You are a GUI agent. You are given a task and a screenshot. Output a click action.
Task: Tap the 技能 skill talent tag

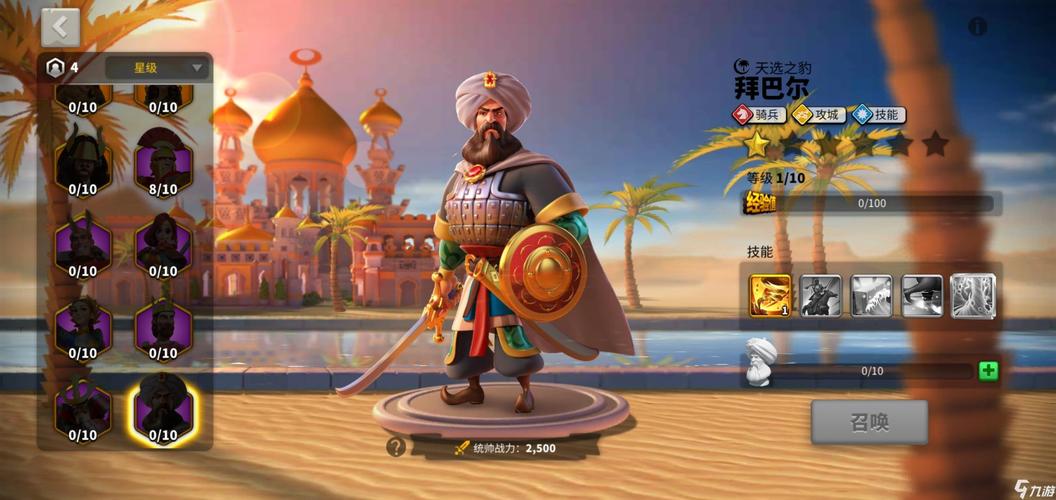coord(877,114)
